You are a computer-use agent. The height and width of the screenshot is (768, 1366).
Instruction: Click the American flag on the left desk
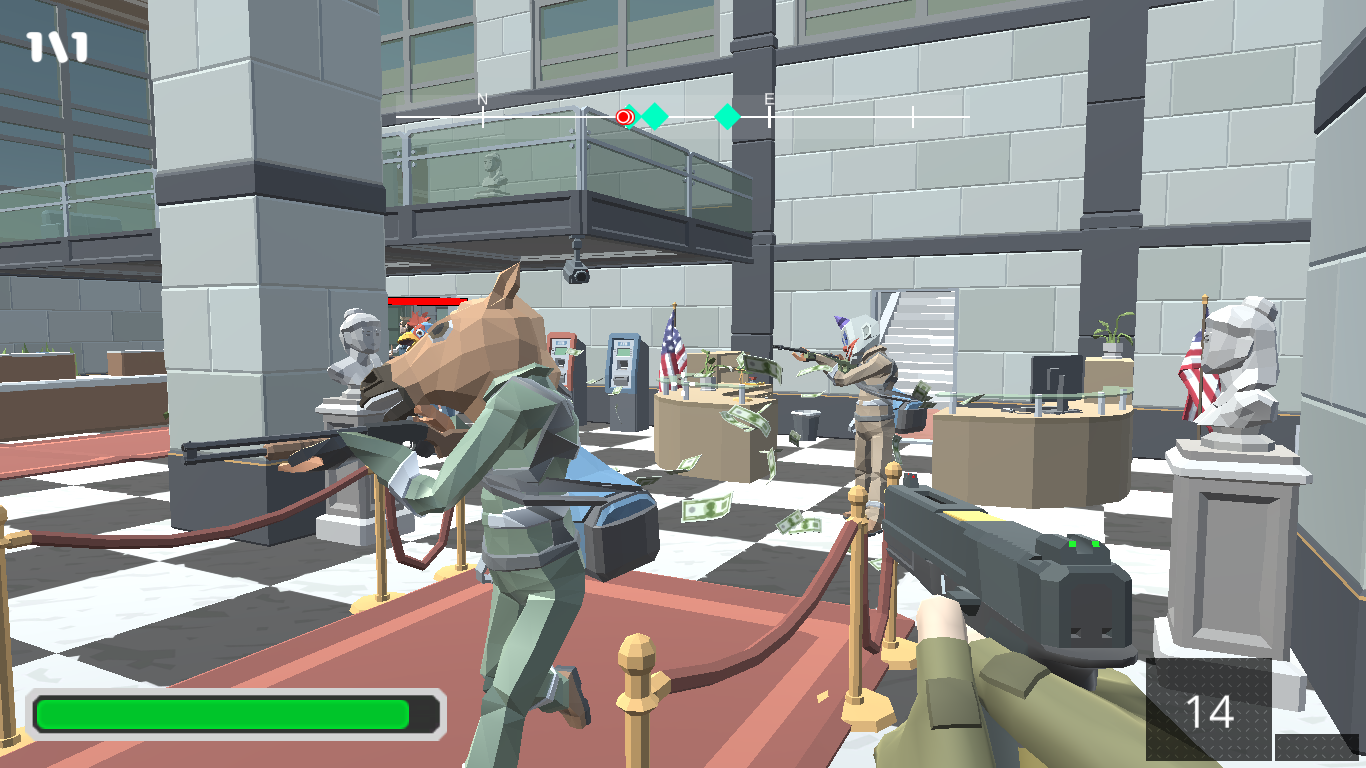click(x=673, y=347)
